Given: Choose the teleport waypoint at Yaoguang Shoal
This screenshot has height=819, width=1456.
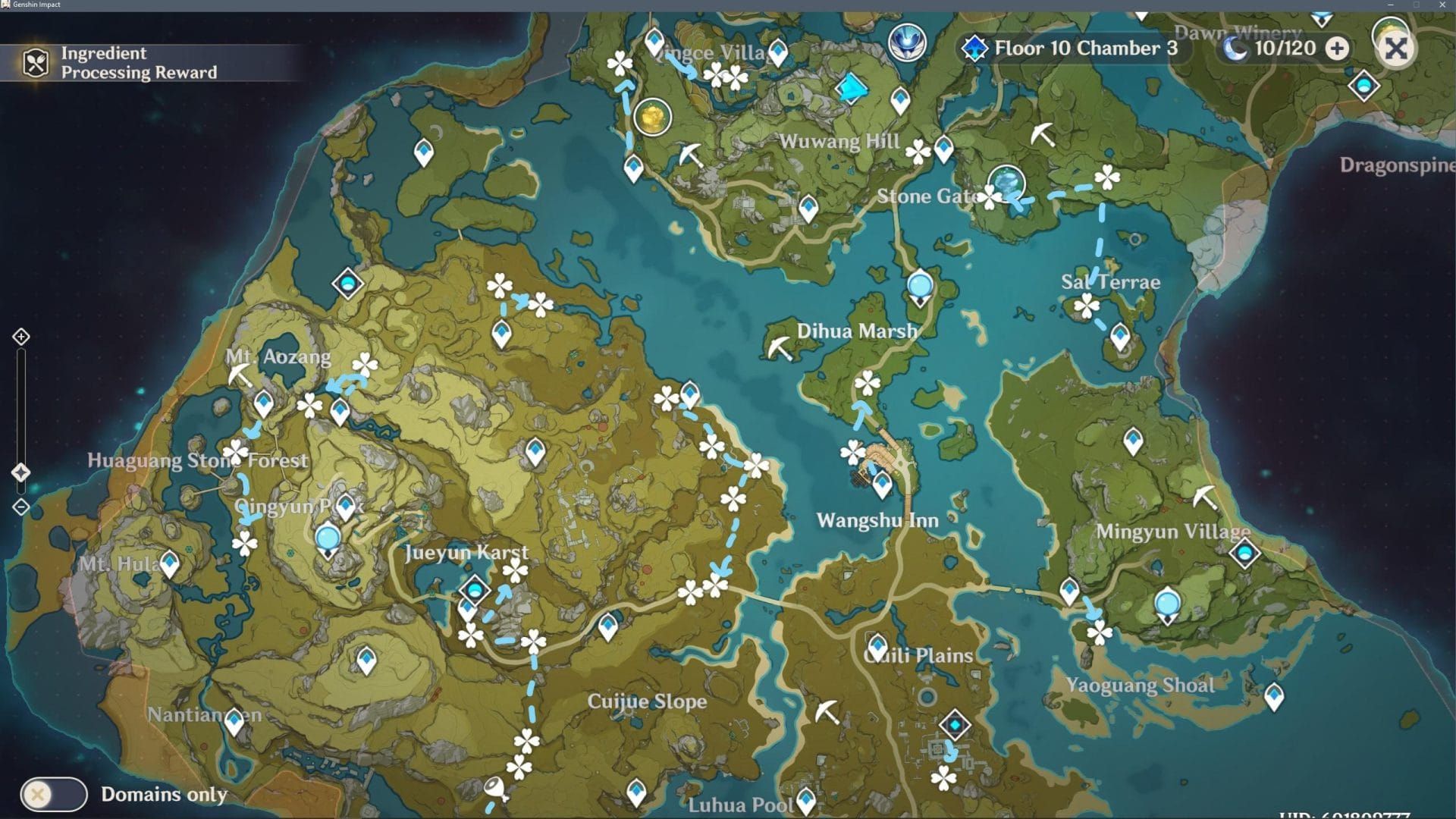Looking at the screenshot, I should [x=1274, y=696].
